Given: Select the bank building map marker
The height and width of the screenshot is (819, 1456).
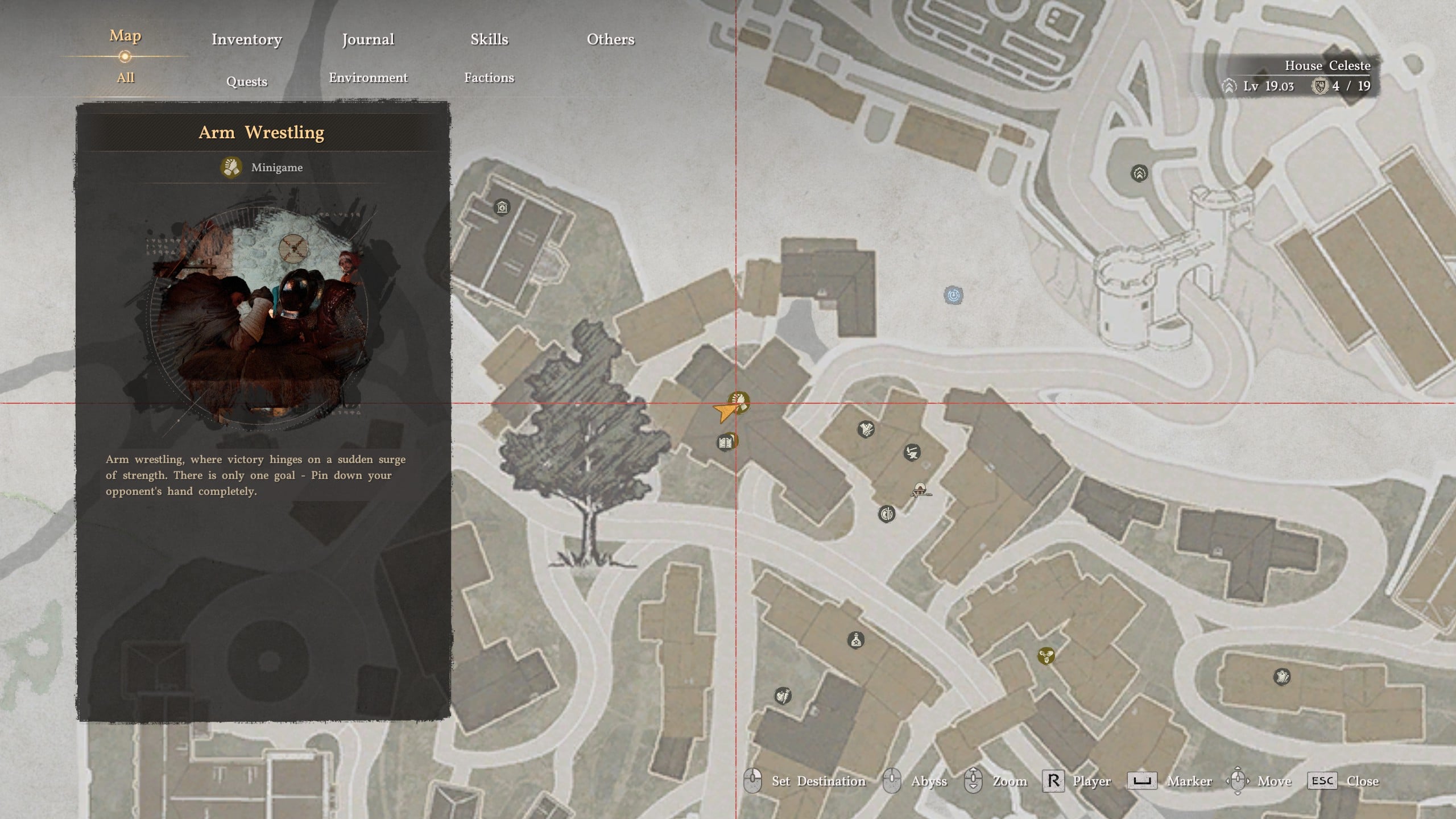Looking at the screenshot, I should (x=502, y=207).
